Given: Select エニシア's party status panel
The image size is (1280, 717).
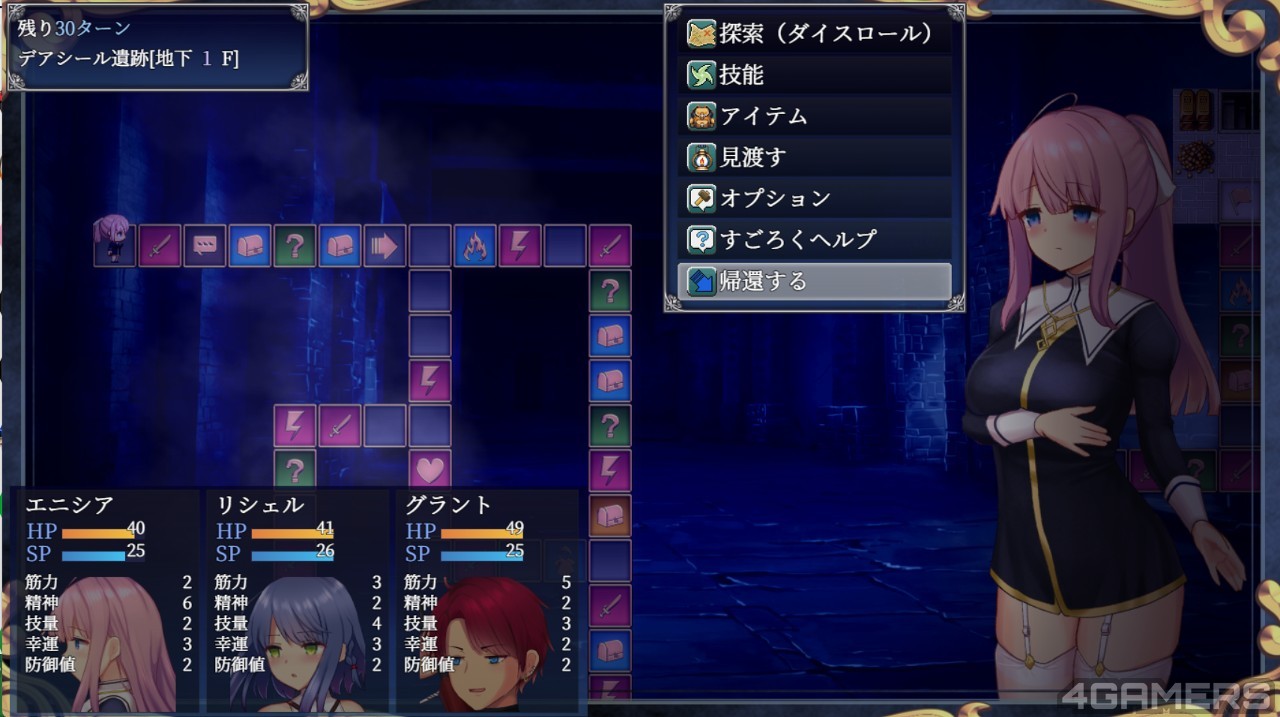Looking at the screenshot, I should [105, 598].
